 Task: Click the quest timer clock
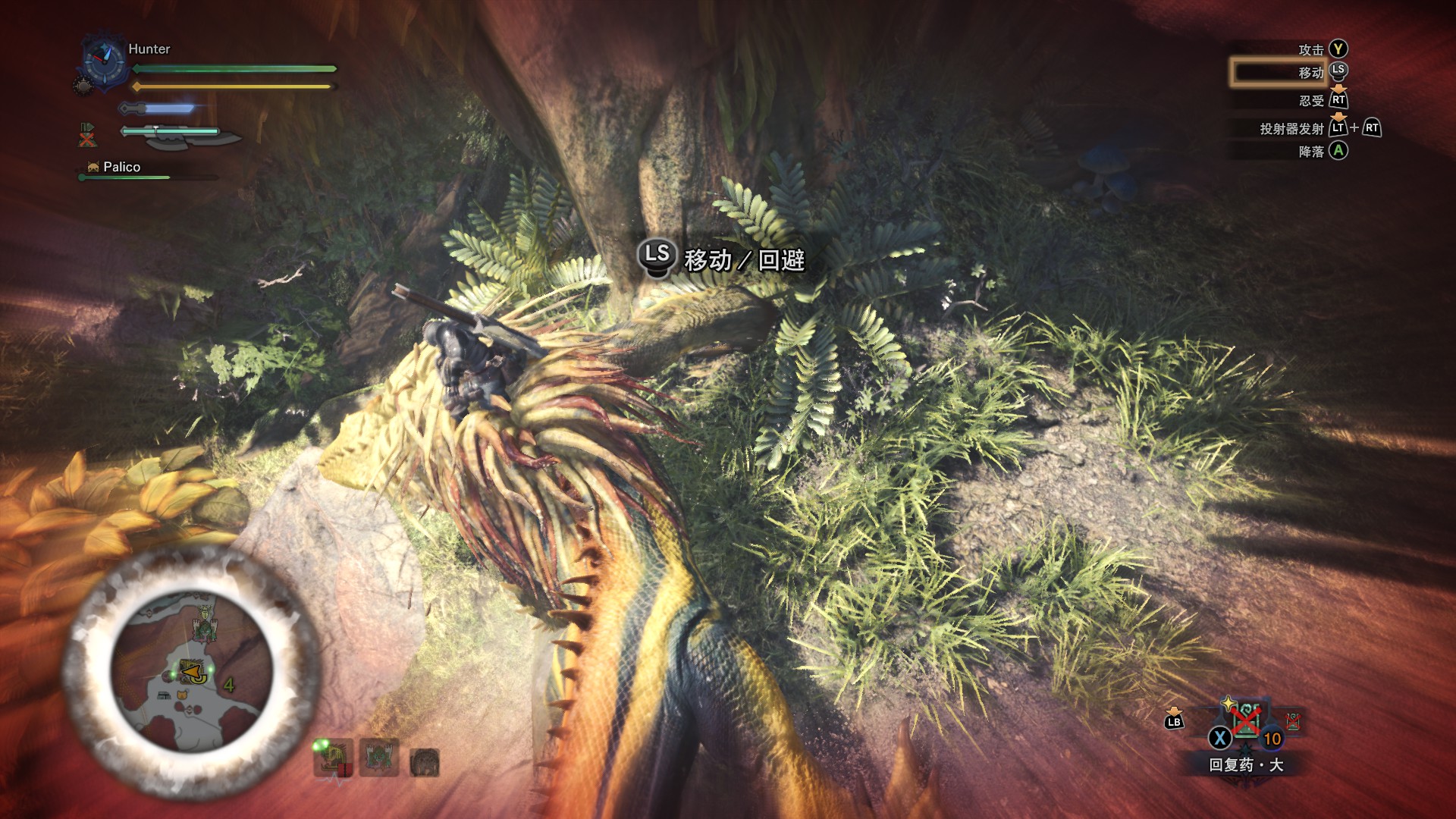click(x=104, y=60)
